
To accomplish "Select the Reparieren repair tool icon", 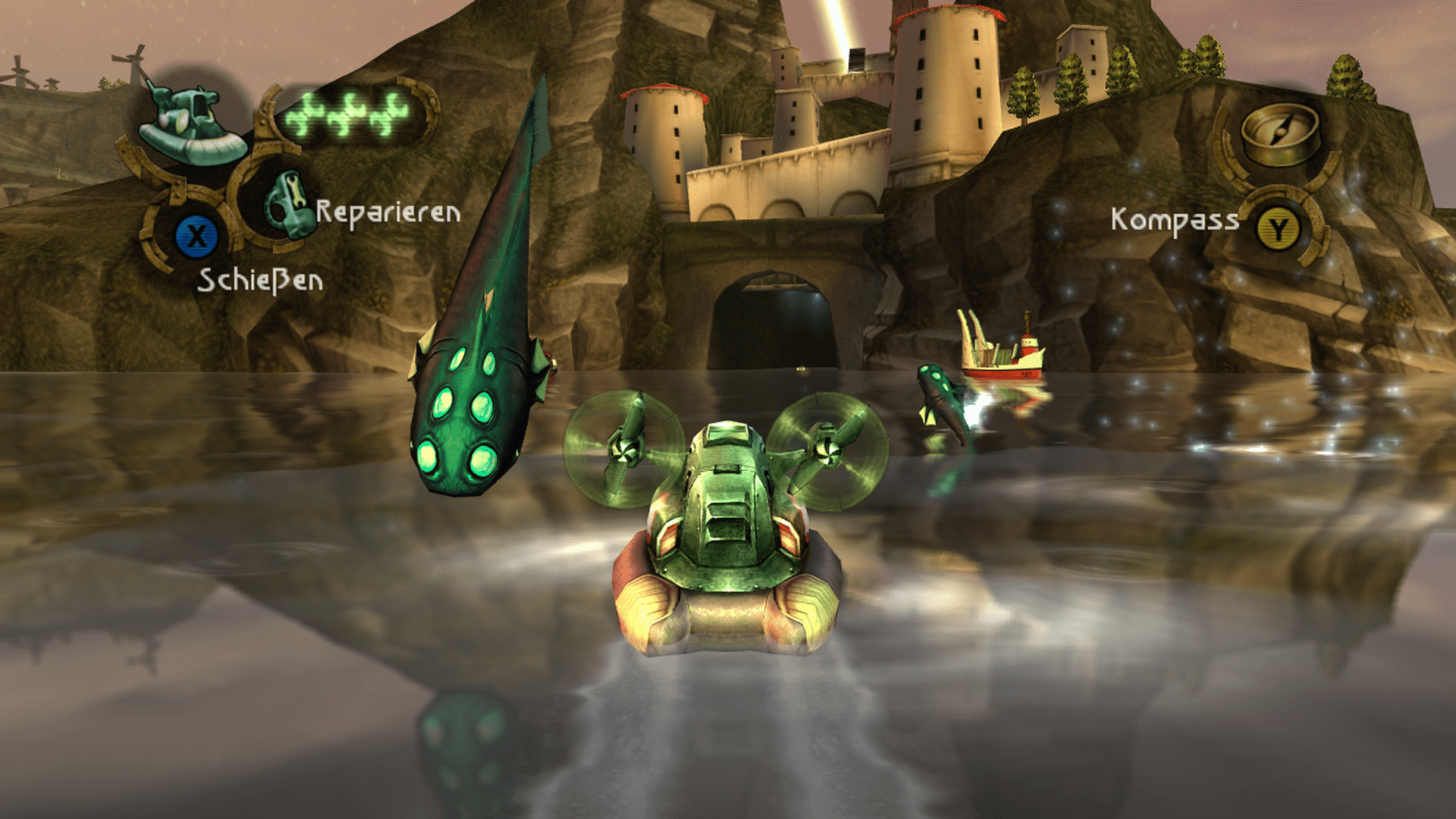I will click(x=286, y=202).
